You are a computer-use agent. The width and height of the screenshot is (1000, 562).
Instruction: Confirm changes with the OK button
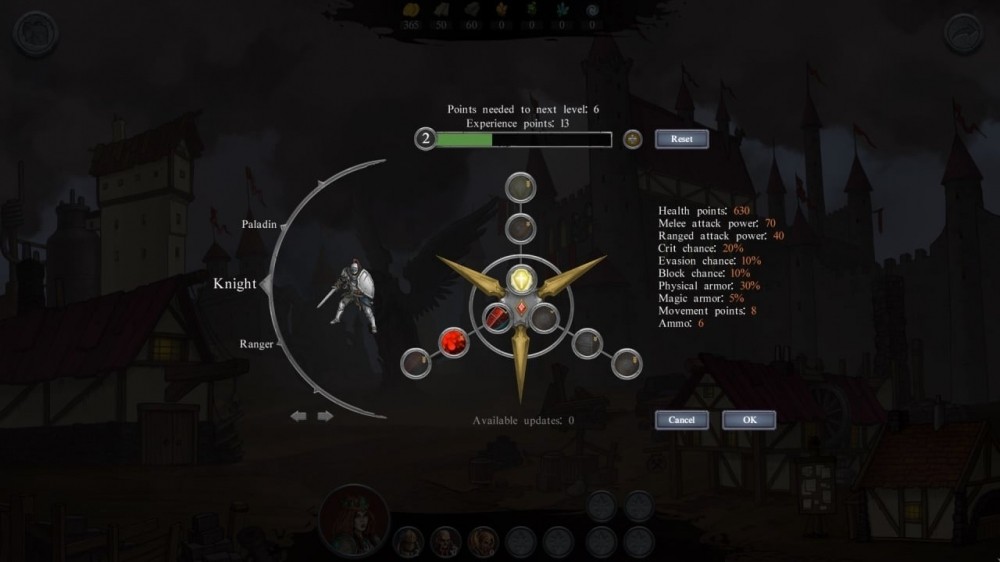pyautogui.click(x=748, y=420)
